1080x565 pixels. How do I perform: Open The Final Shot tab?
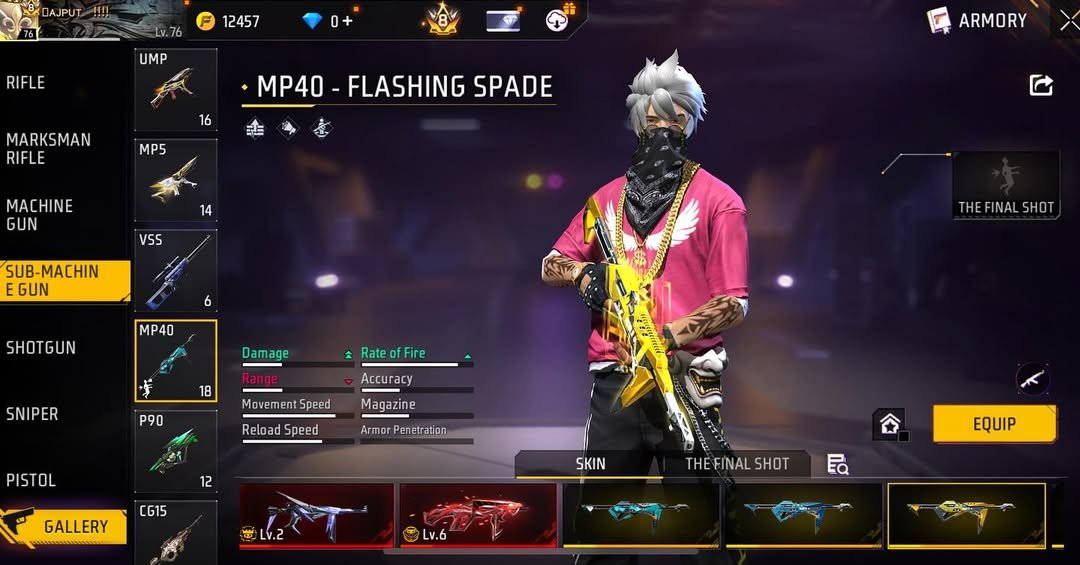pyautogui.click(x=737, y=464)
